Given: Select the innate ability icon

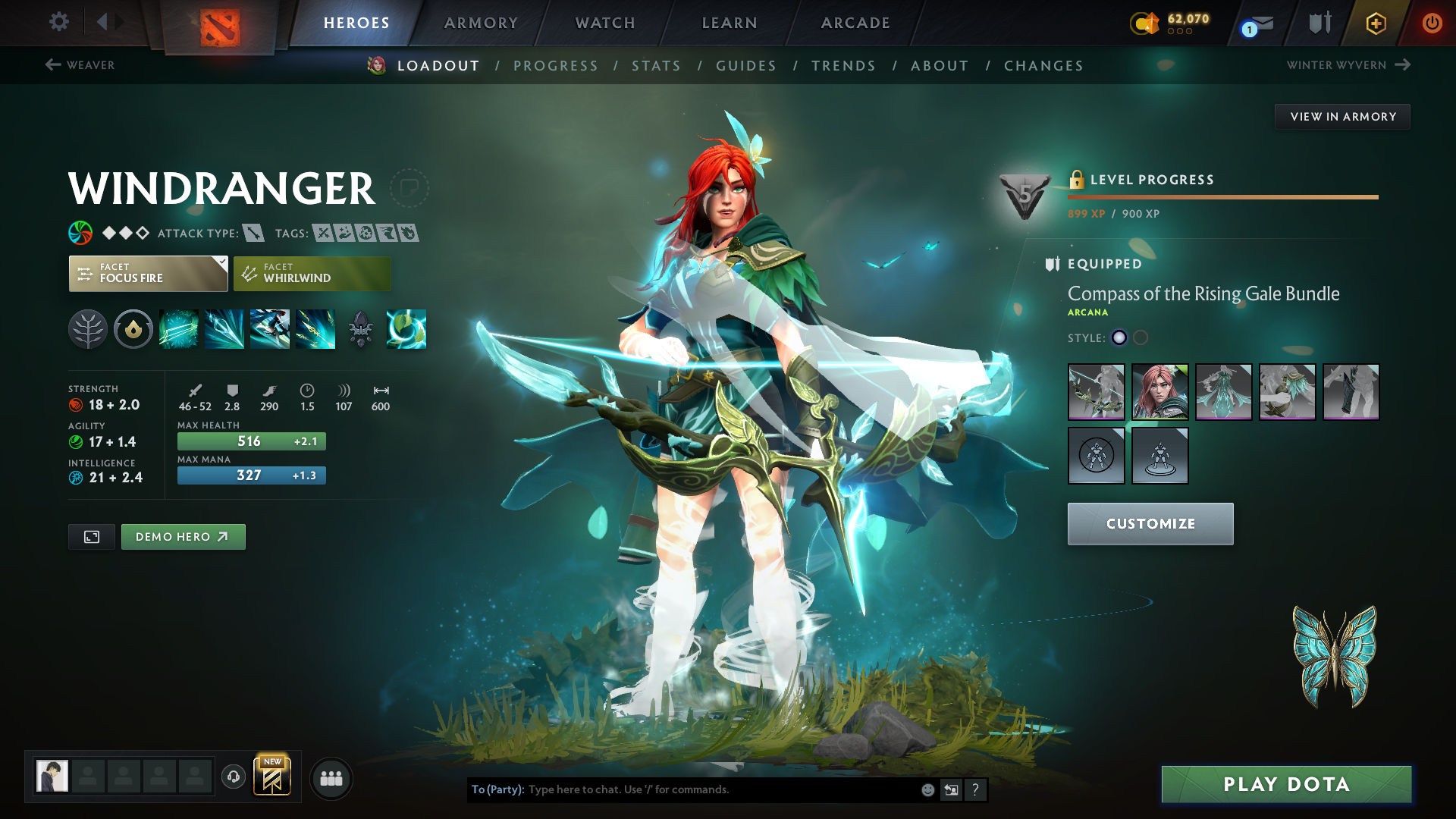Looking at the screenshot, I should tap(133, 329).
